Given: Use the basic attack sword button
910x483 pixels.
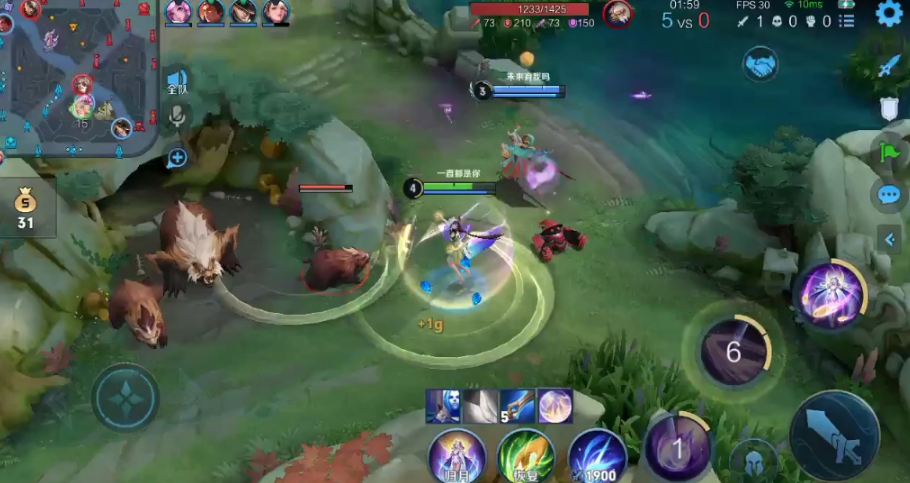Looking at the screenshot, I should pos(834,435).
